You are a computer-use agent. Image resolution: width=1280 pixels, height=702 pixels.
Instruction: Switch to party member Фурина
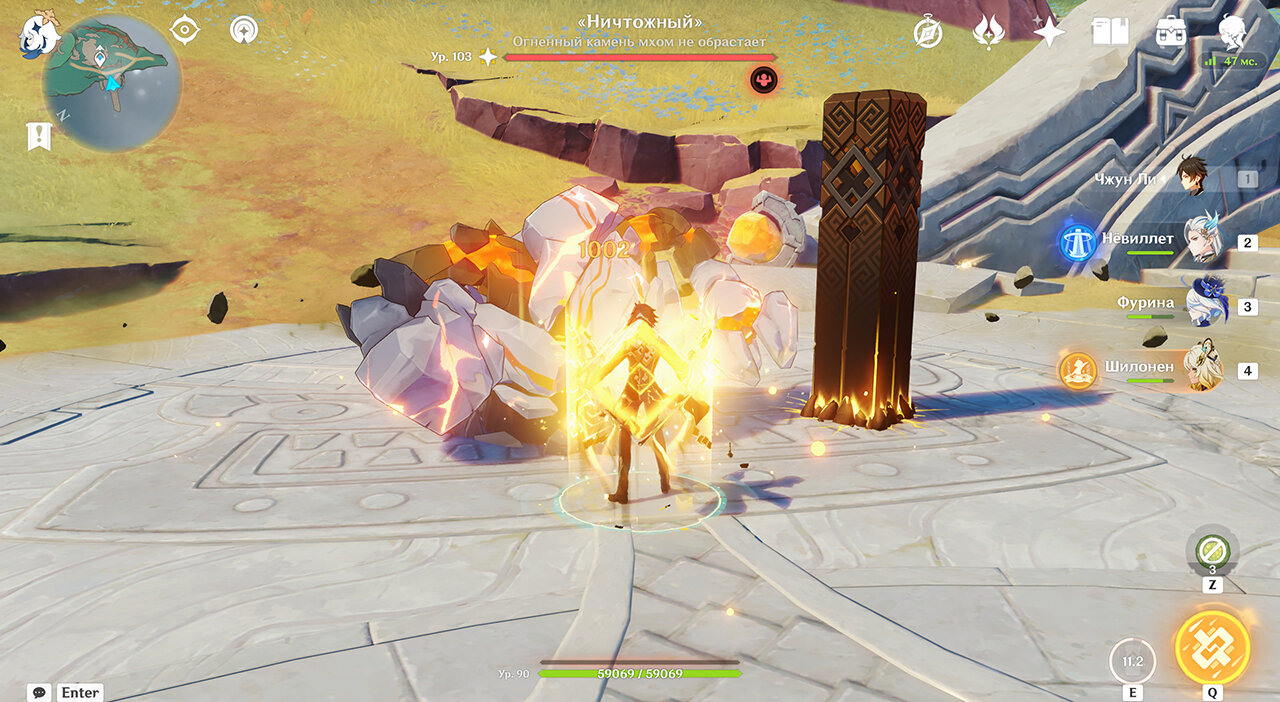coord(1204,304)
